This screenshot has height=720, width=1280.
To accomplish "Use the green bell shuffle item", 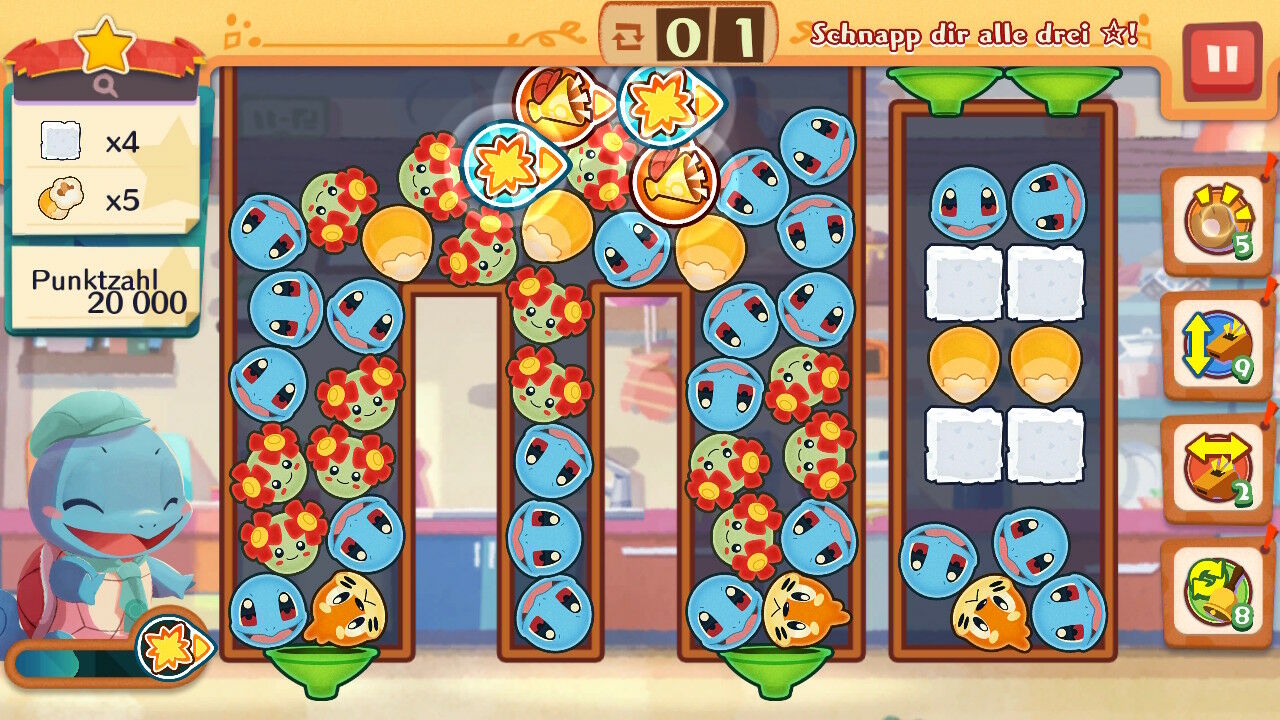I will [1215, 592].
